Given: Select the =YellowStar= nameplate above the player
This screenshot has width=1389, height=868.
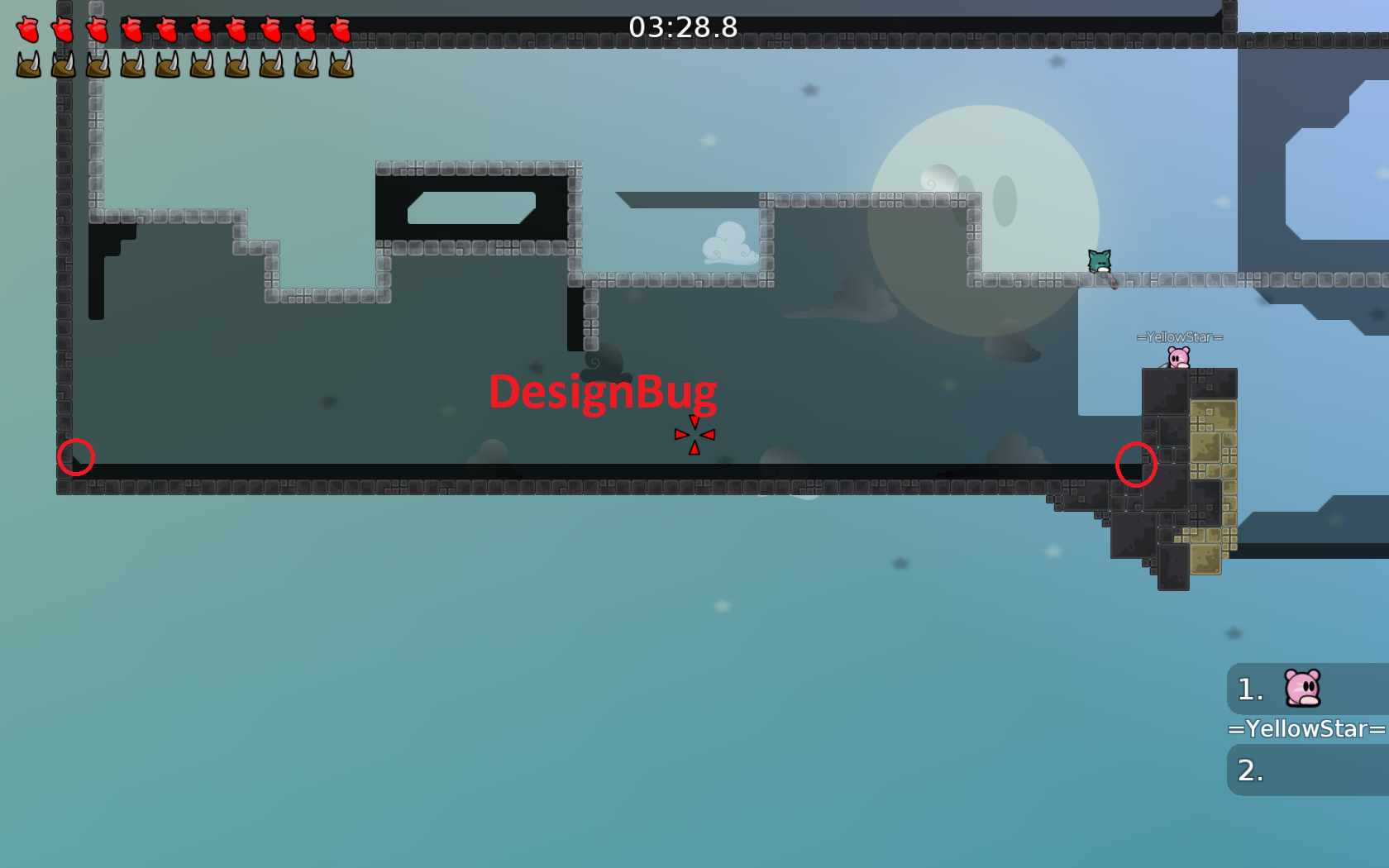Looking at the screenshot, I should tap(1181, 336).
